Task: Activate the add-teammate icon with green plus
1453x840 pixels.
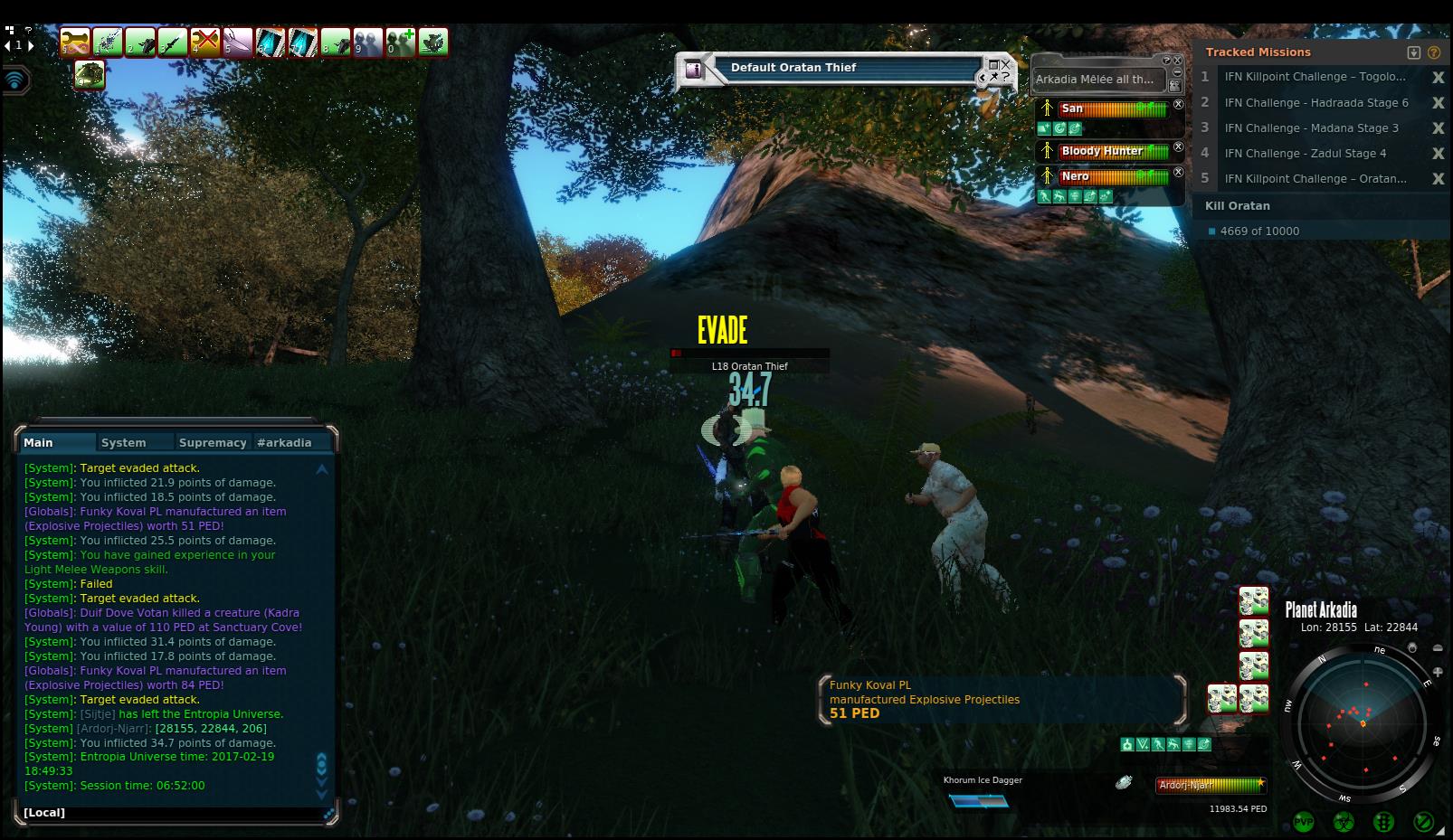Action: point(401,42)
